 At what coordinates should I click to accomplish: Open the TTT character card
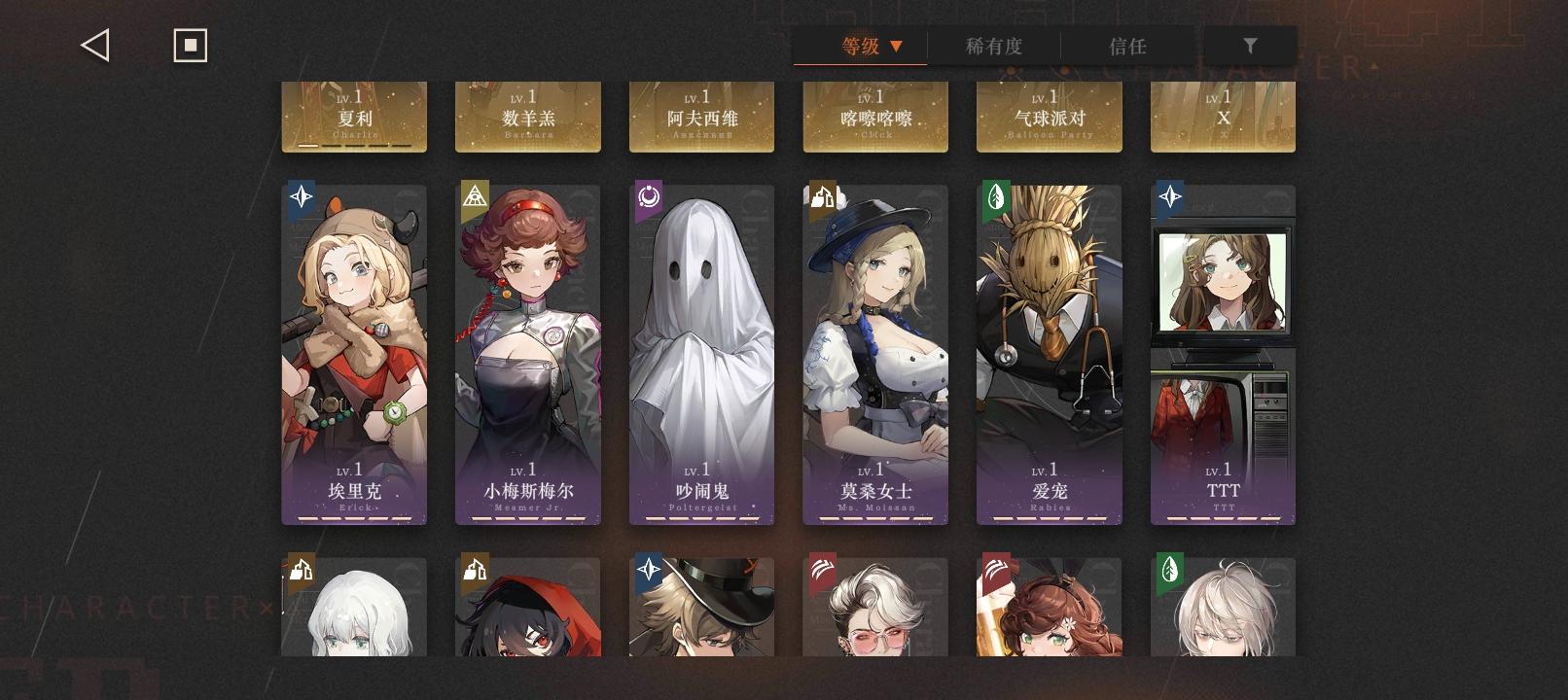1223,350
